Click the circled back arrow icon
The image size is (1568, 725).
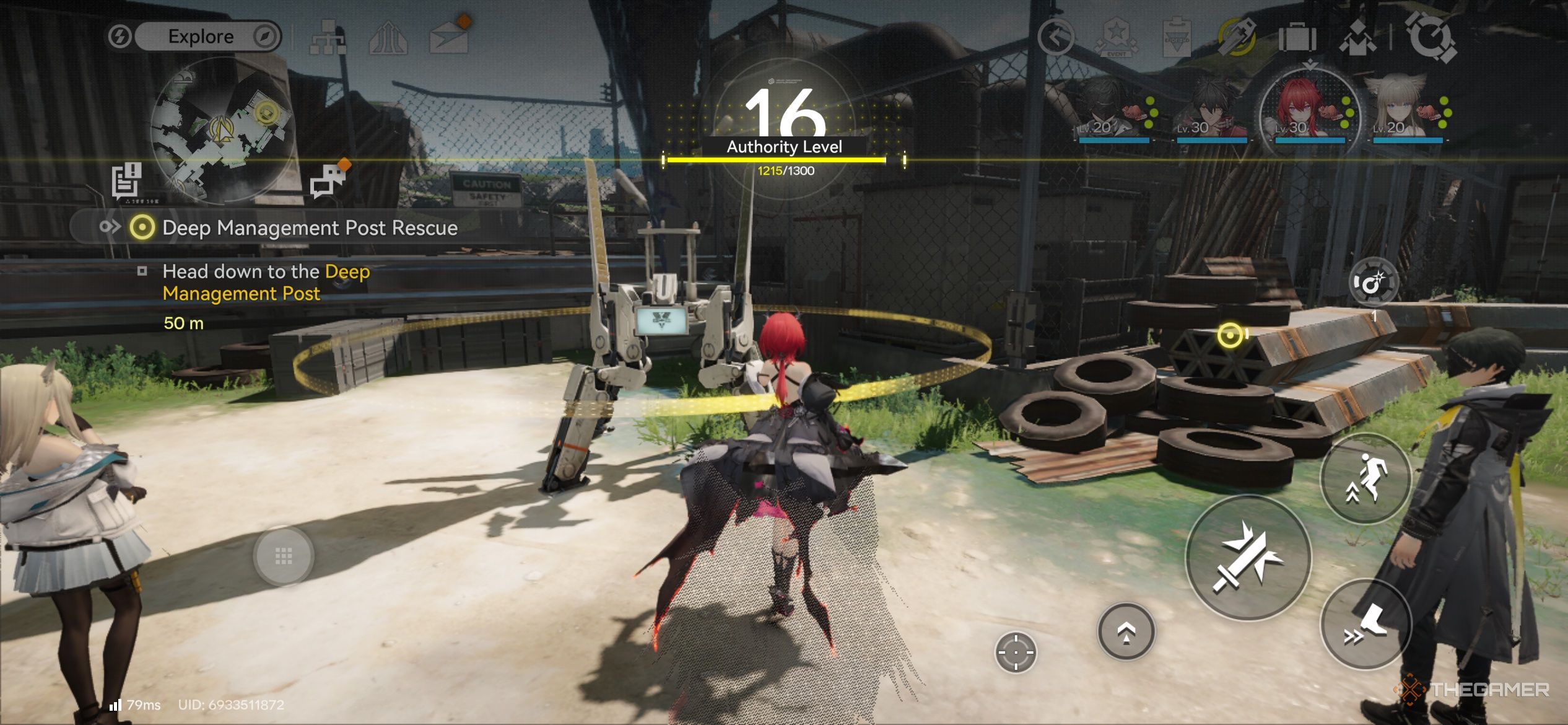point(1055,38)
